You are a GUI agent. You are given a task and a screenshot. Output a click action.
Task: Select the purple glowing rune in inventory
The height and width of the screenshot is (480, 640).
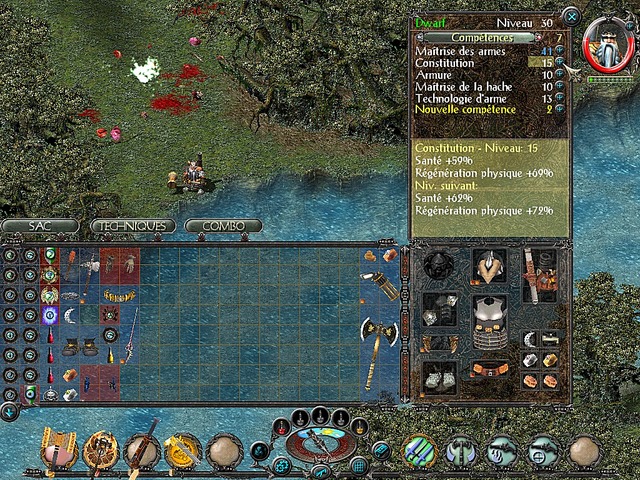point(50,316)
